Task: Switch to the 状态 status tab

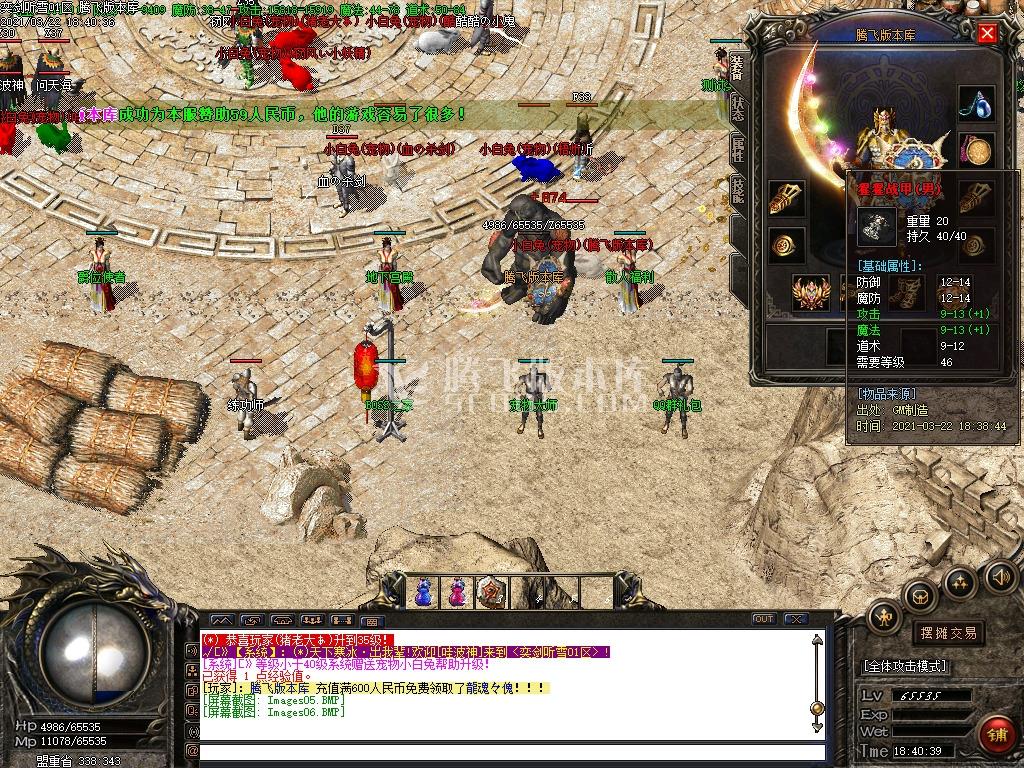Action: point(737,109)
